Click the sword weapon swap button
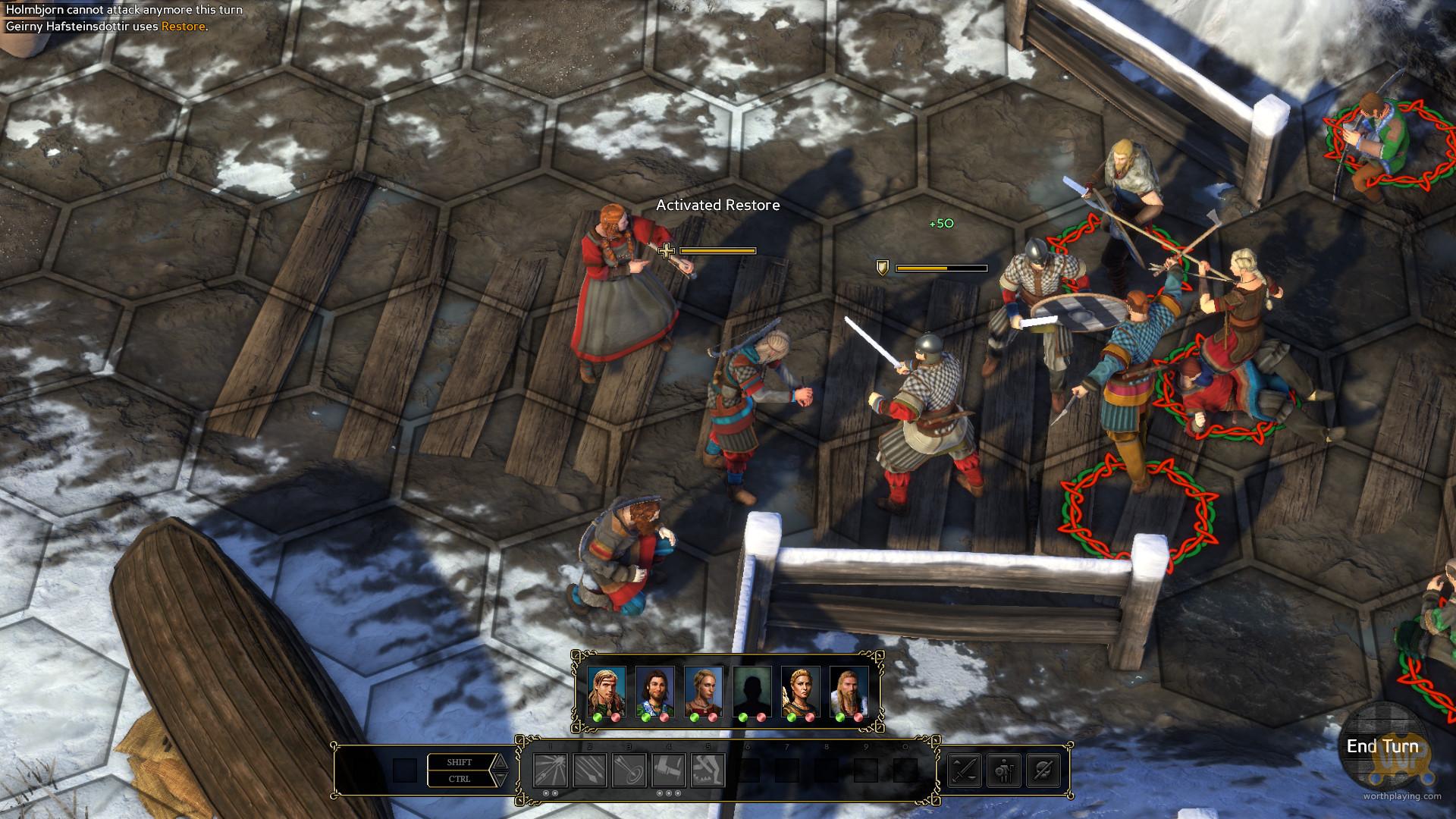 pyautogui.click(x=965, y=770)
